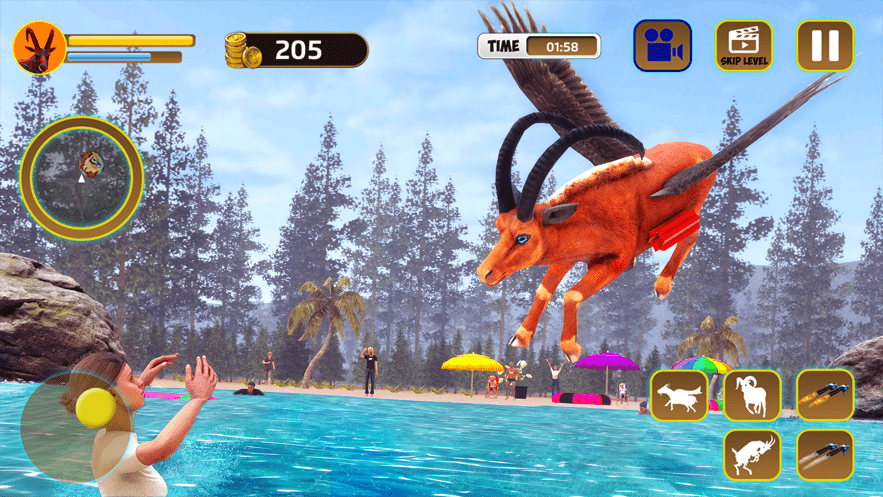Switch the camera view with the camera icon
Viewport: 883px width, 497px height.
662,46
